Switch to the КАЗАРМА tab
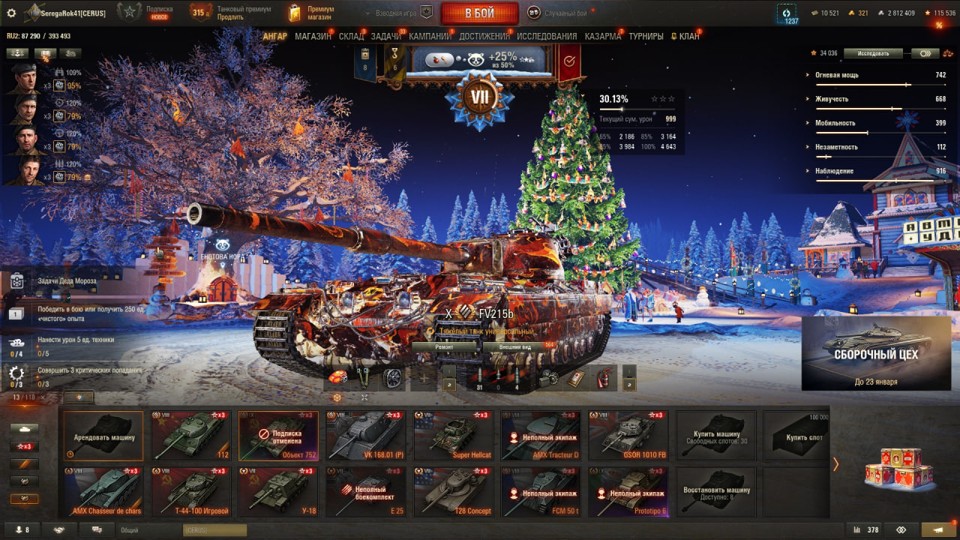Viewport: 960px width, 540px height. pyautogui.click(x=602, y=36)
